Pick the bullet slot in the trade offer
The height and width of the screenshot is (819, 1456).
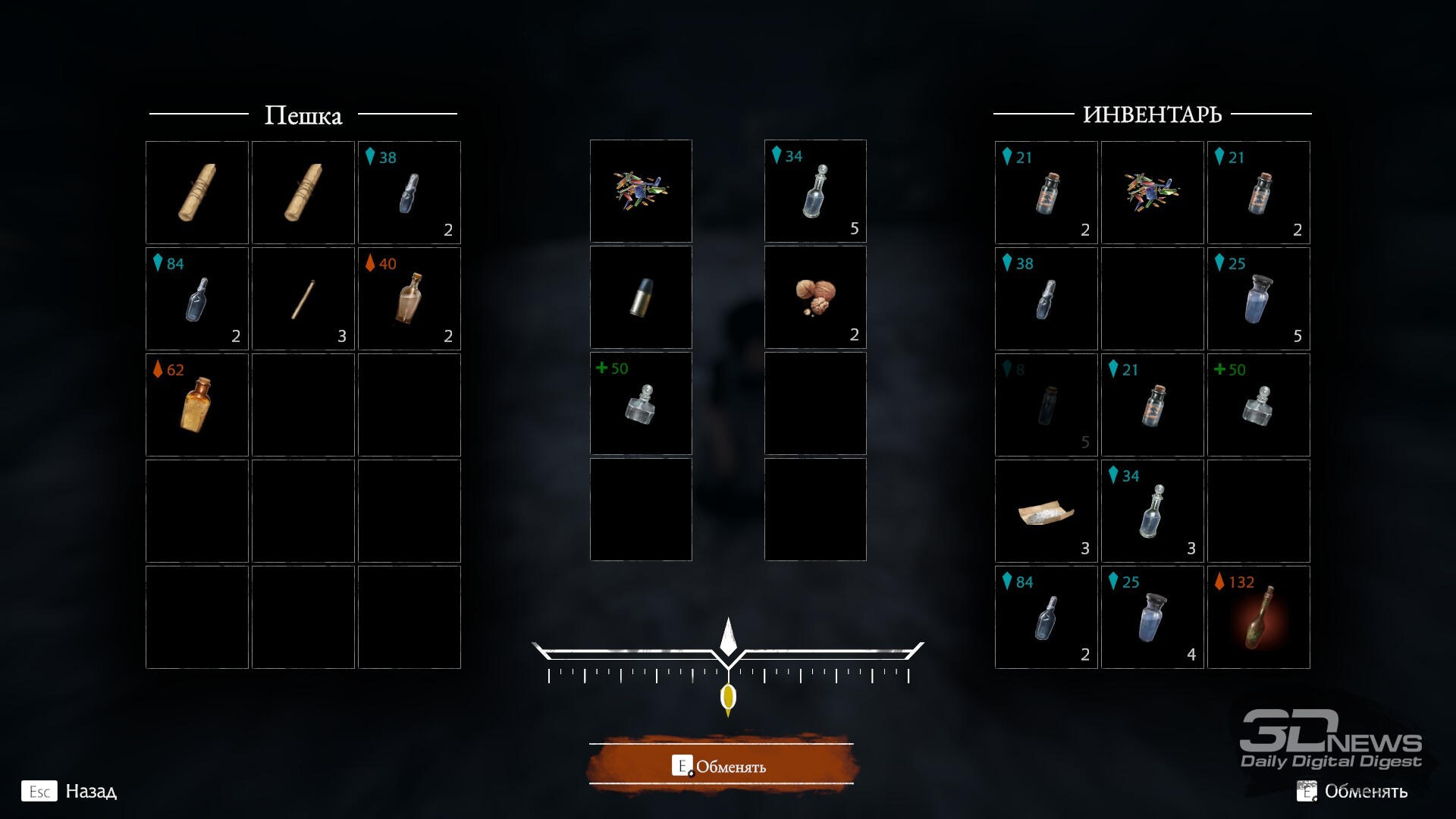(641, 297)
